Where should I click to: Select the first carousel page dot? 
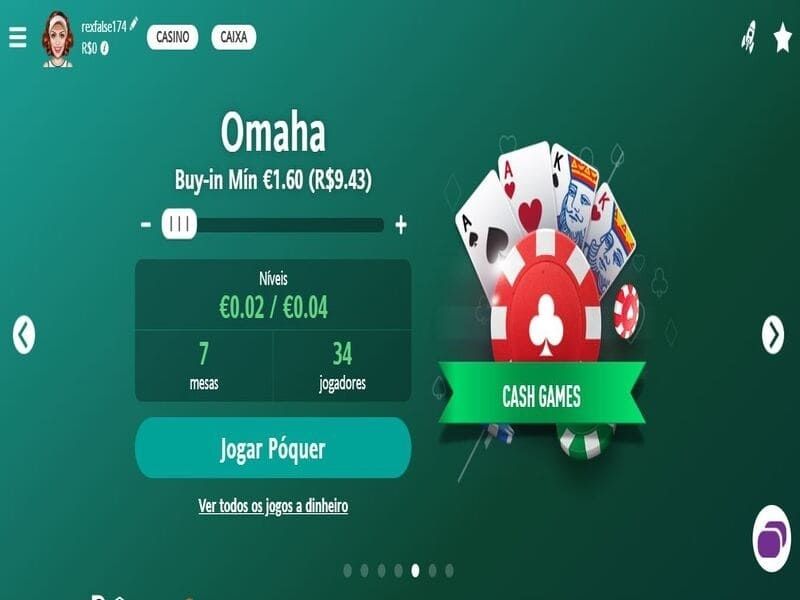[x=347, y=570]
